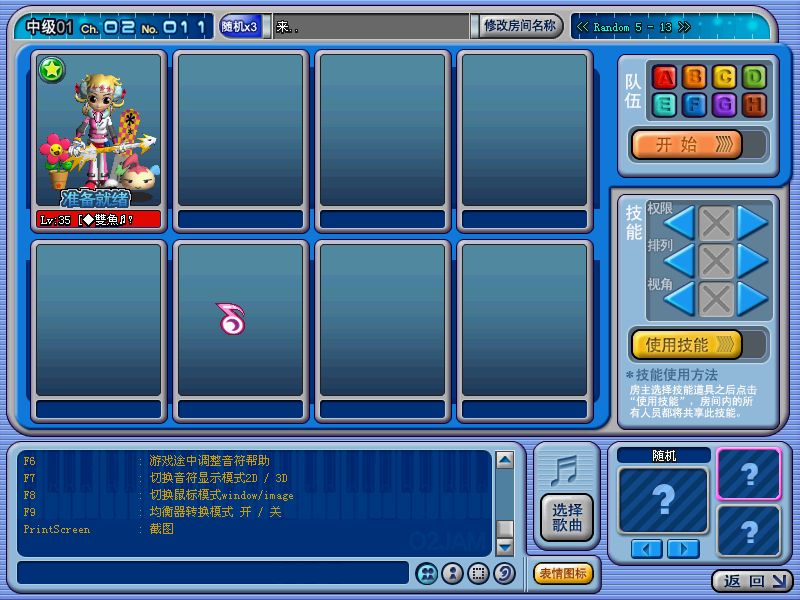Click right arrow of 权限 skill
Screen dimensions: 800x600
752,223
